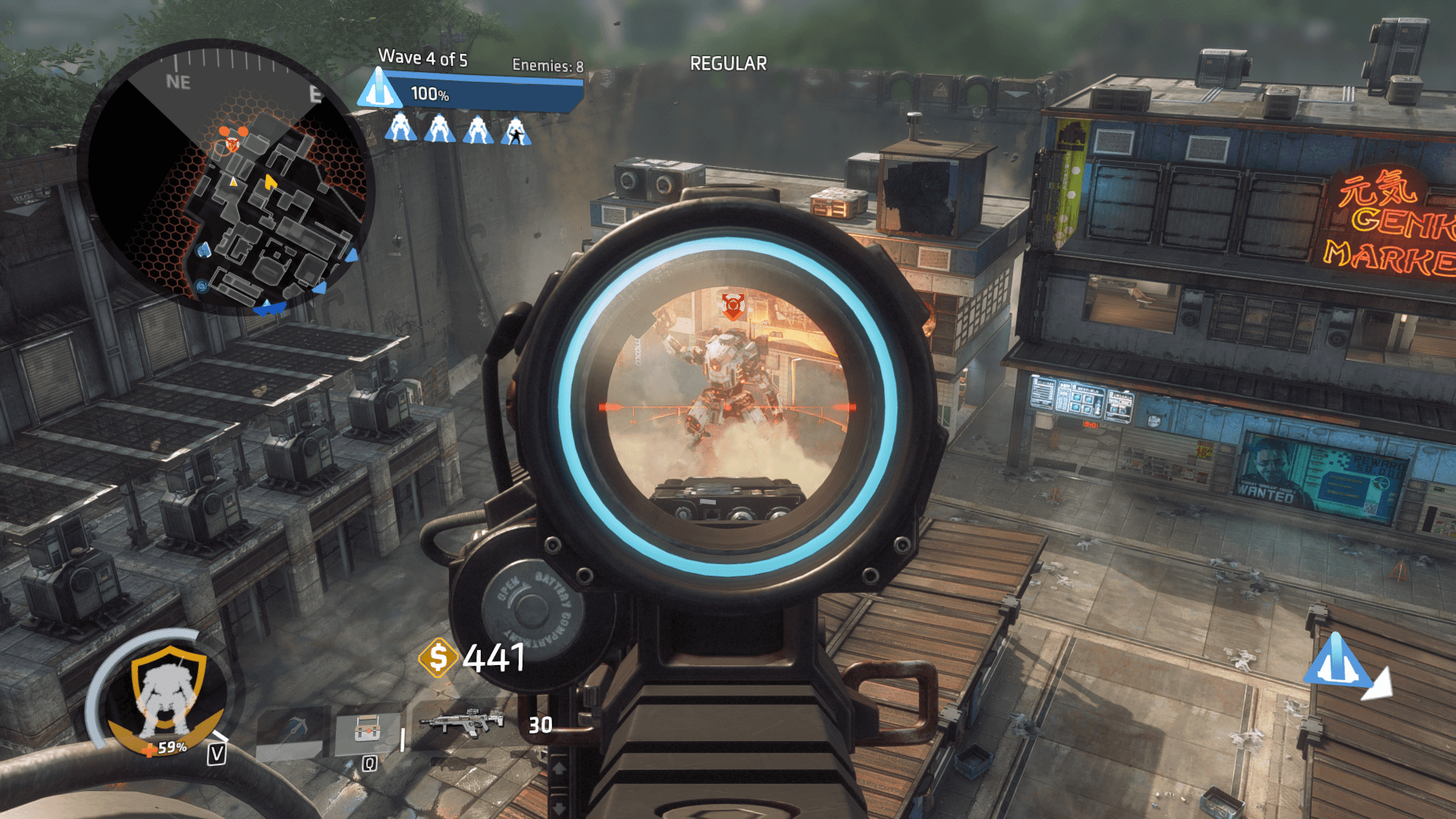Select the pulse blade ordnance slot
The width and height of the screenshot is (1456, 819).
(292, 733)
